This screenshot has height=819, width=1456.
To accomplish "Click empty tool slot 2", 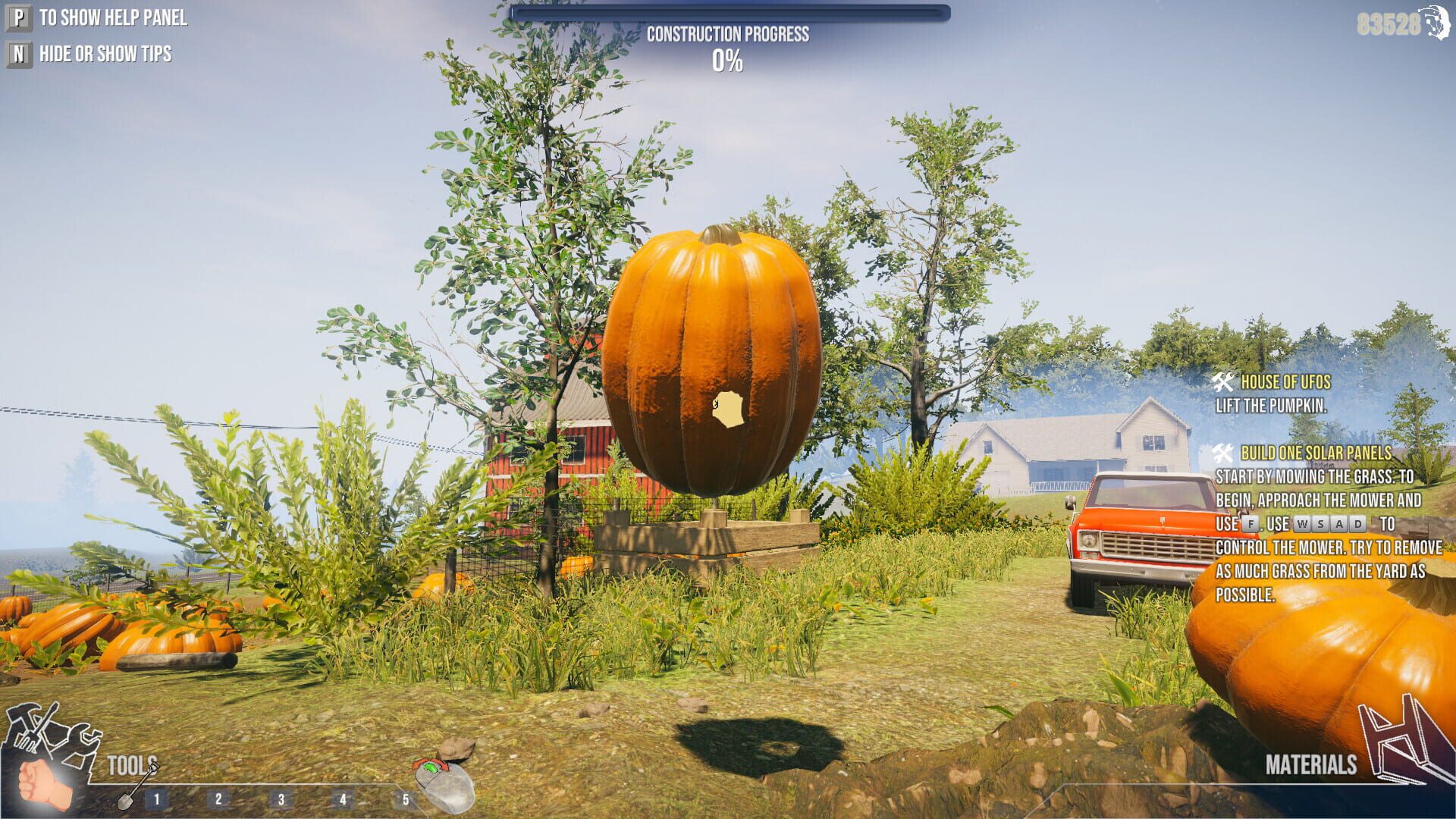I will (219, 797).
